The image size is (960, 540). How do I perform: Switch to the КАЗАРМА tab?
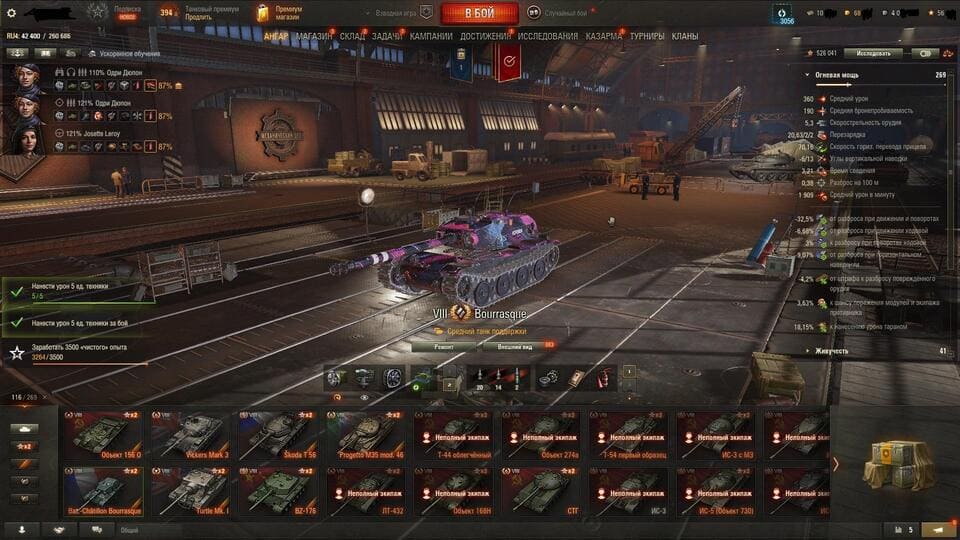603,37
